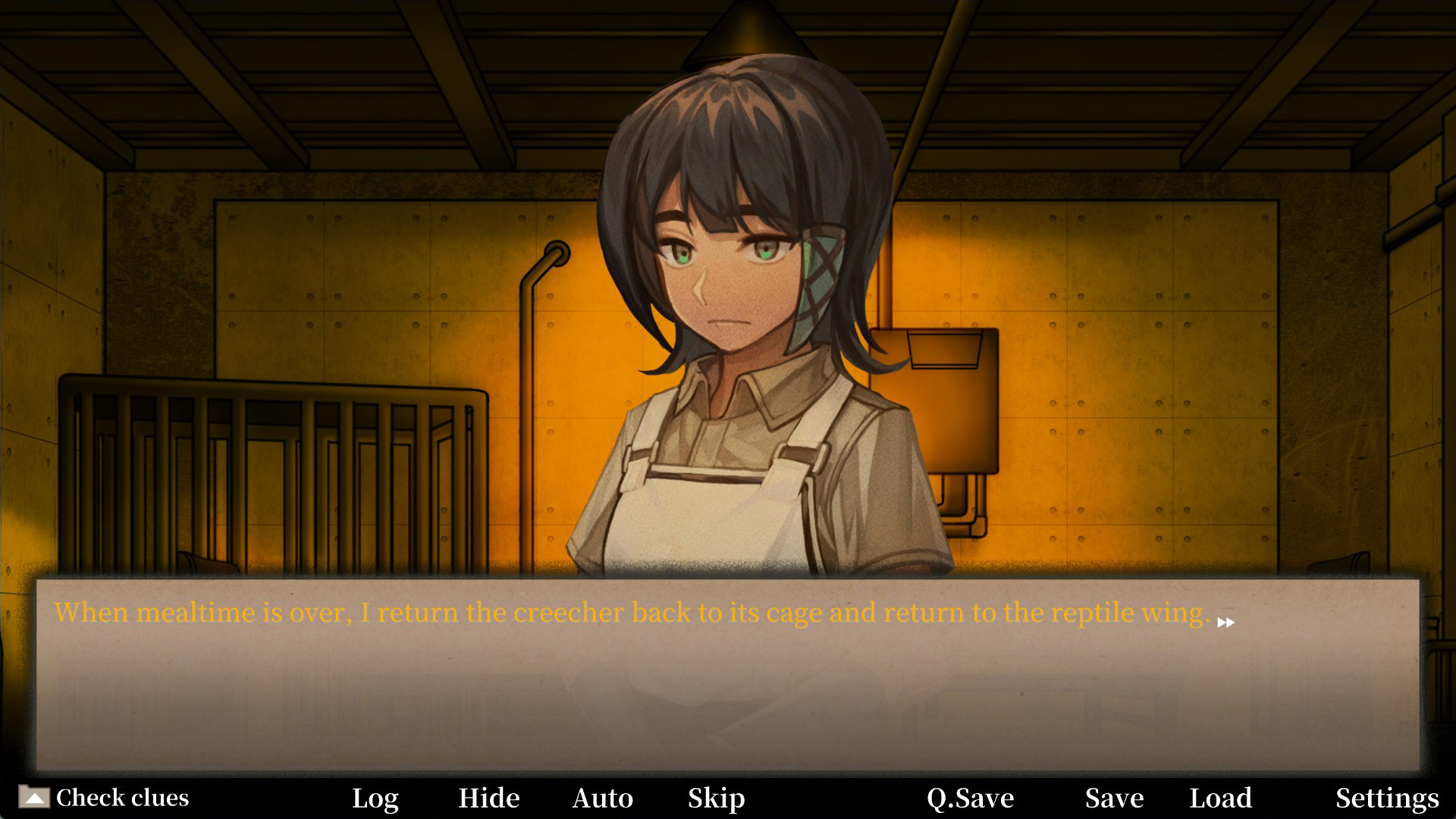Hide the dialogue text box
Screen dimensions: 1456x819
(x=488, y=798)
